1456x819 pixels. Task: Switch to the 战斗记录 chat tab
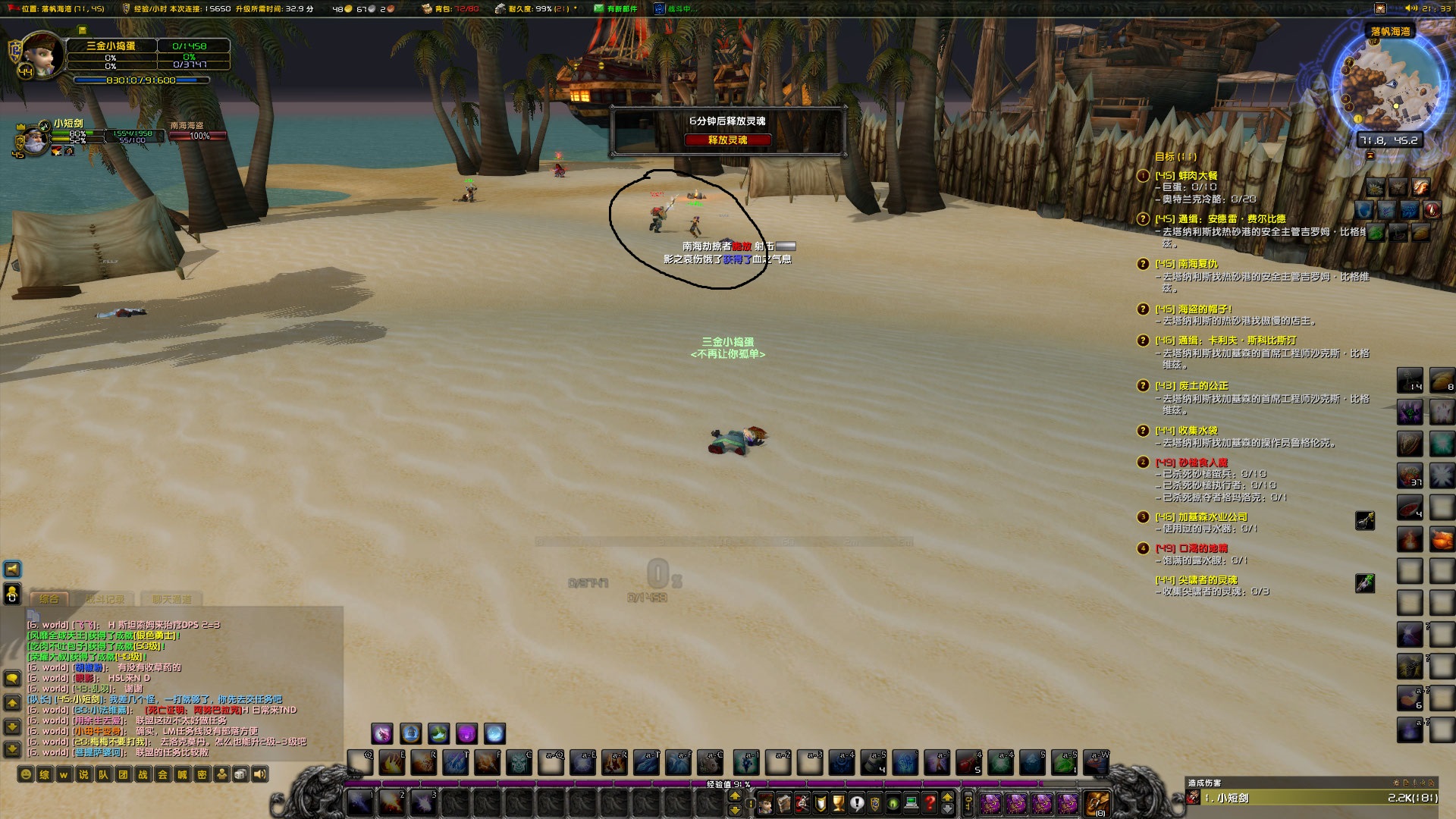click(x=104, y=599)
